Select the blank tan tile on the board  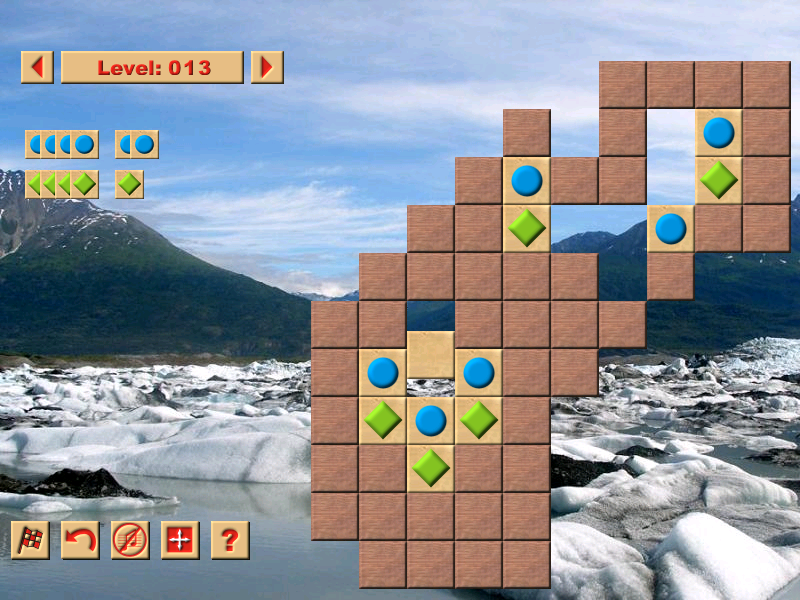(431, 355)
